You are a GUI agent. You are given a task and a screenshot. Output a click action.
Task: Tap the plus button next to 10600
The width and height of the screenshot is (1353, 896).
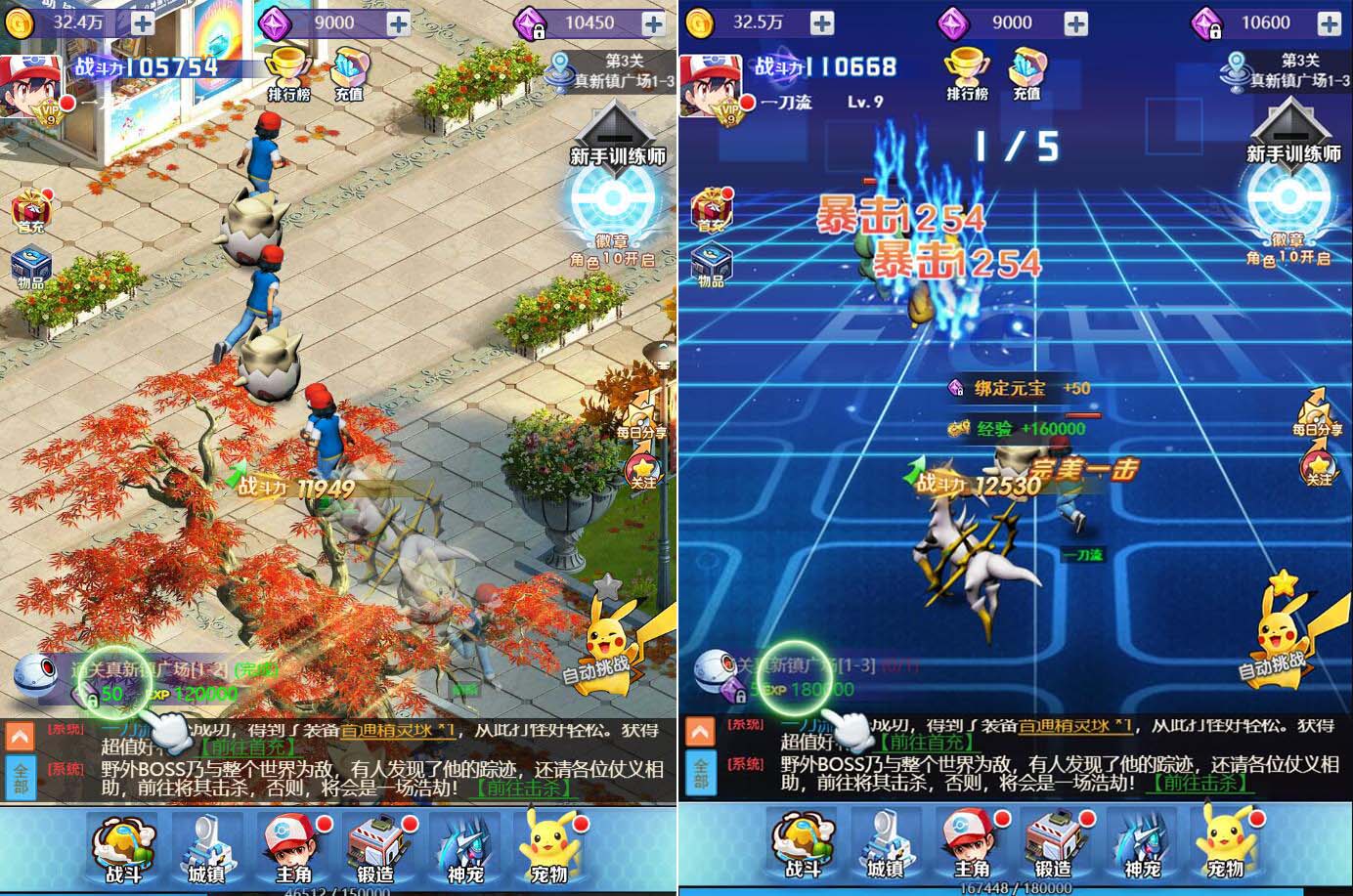pyautogui.click(x=1330, y=22)
